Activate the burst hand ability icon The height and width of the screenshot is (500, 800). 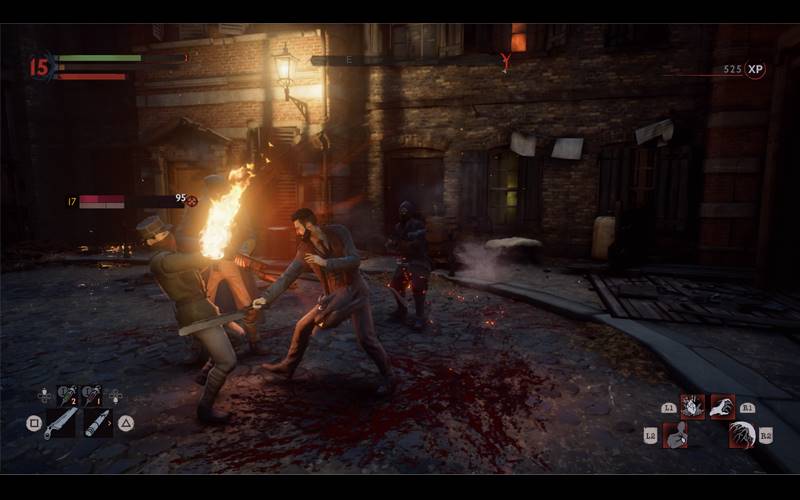(692, 407)
